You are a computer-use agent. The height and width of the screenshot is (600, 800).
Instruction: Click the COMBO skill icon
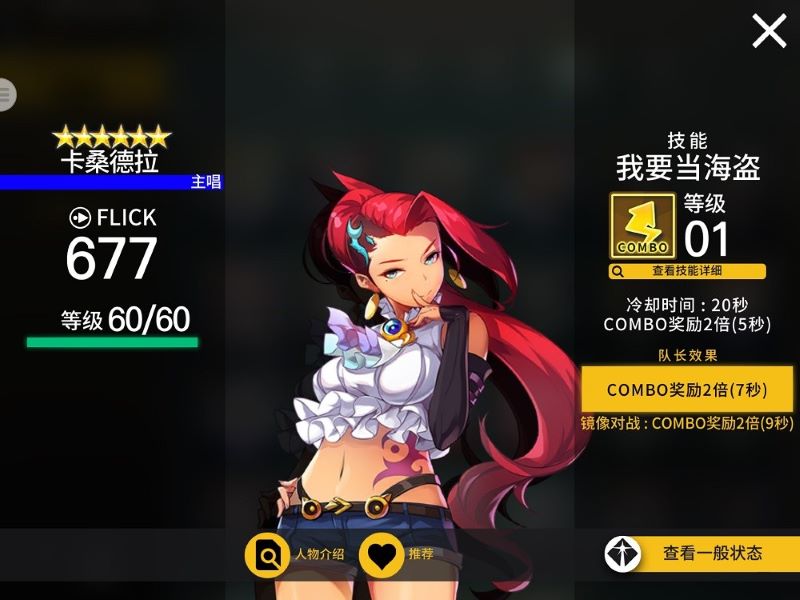(642, 226)
